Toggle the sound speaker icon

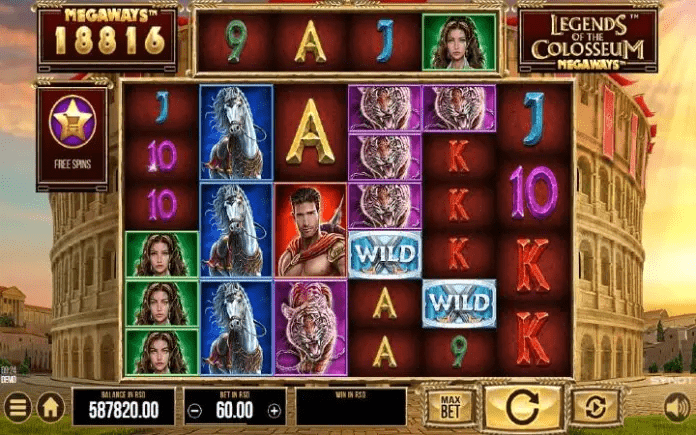pyautogui.click(x=677, y=407)
